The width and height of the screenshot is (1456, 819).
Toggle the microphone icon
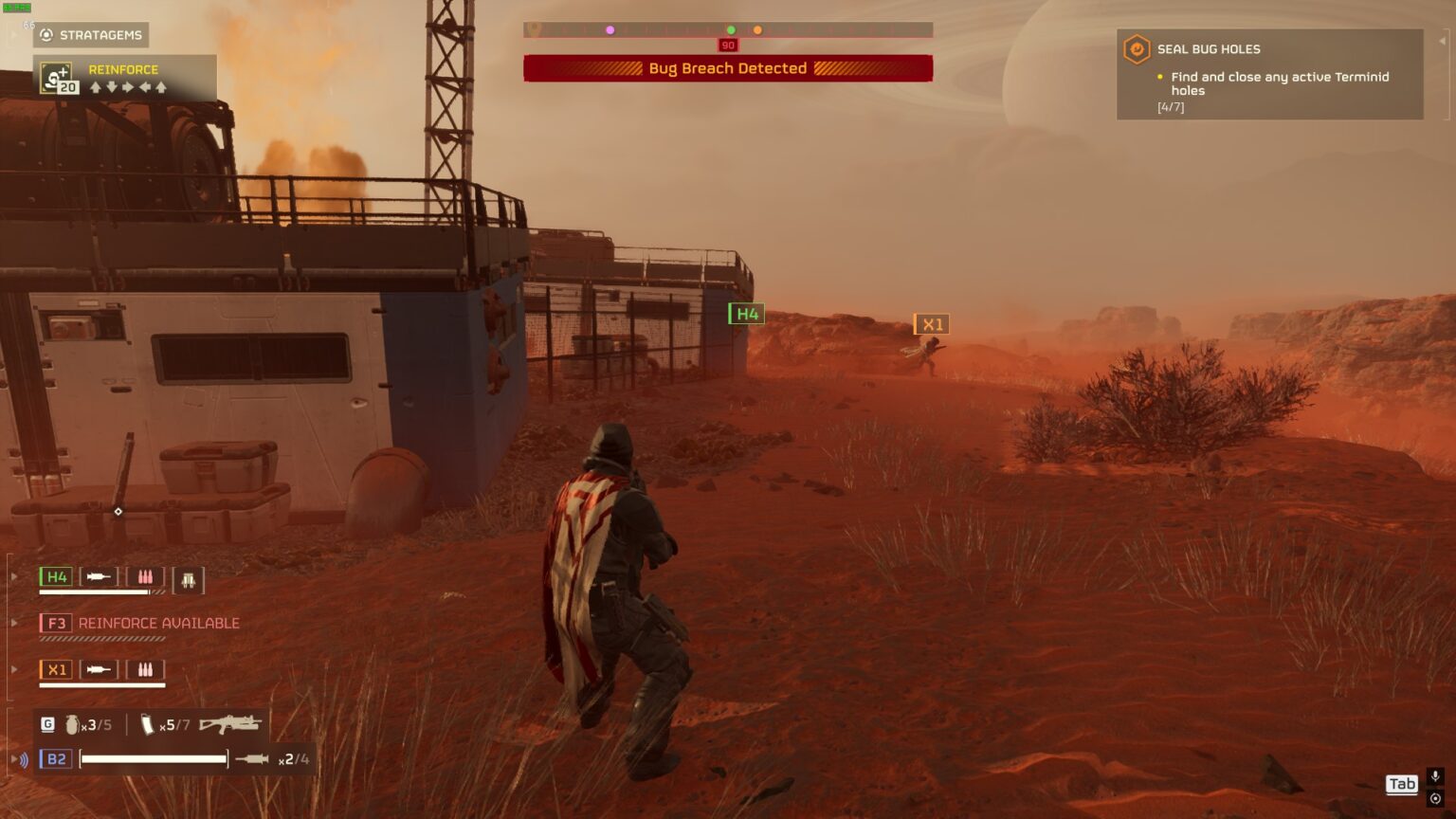coord(1435,776)
